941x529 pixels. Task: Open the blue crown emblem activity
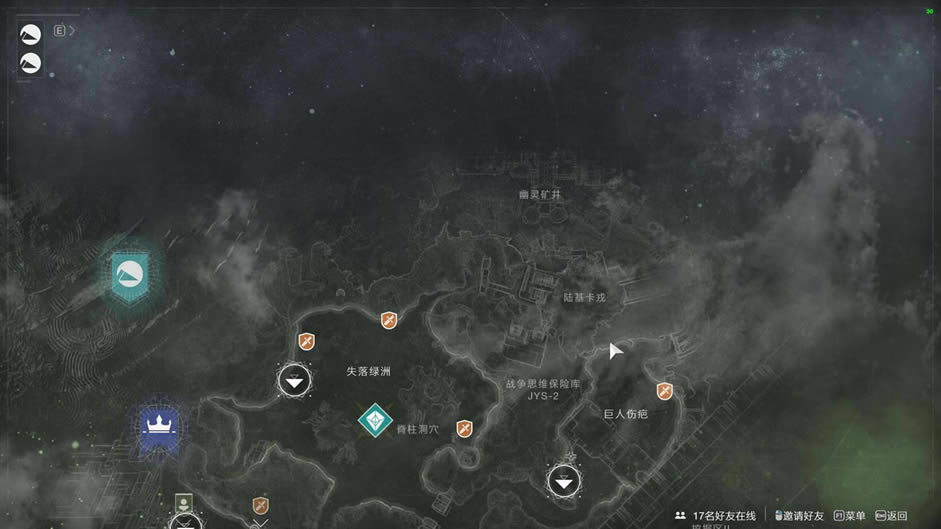click(x=158, y=427)
